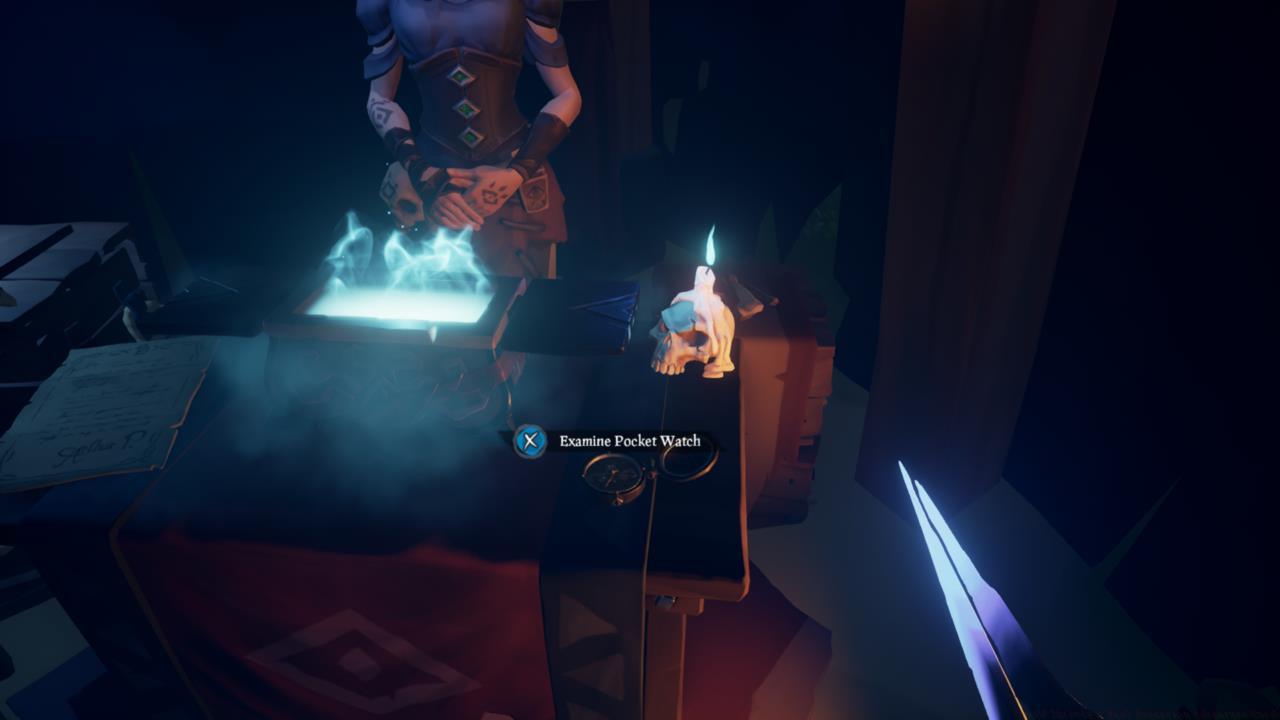Select the pocket watch face on the table
Viewport: 1280px width, 720px height.
coord(613,475)
